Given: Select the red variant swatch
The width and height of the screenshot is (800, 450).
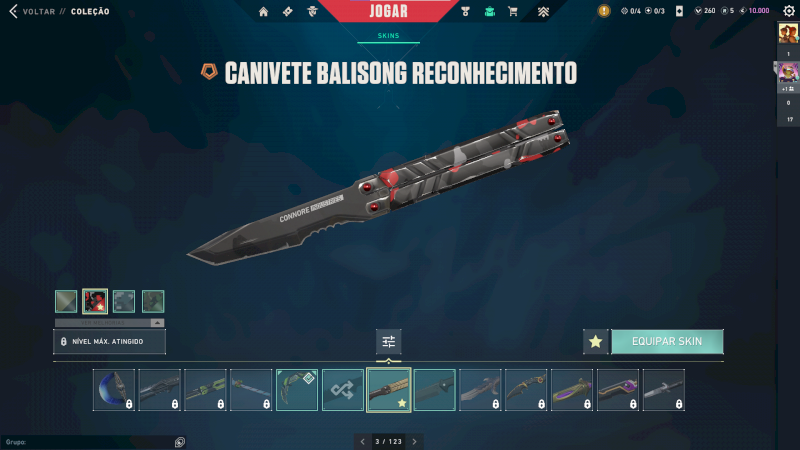Looking at the screenshot, I should (x=95, y=301).
